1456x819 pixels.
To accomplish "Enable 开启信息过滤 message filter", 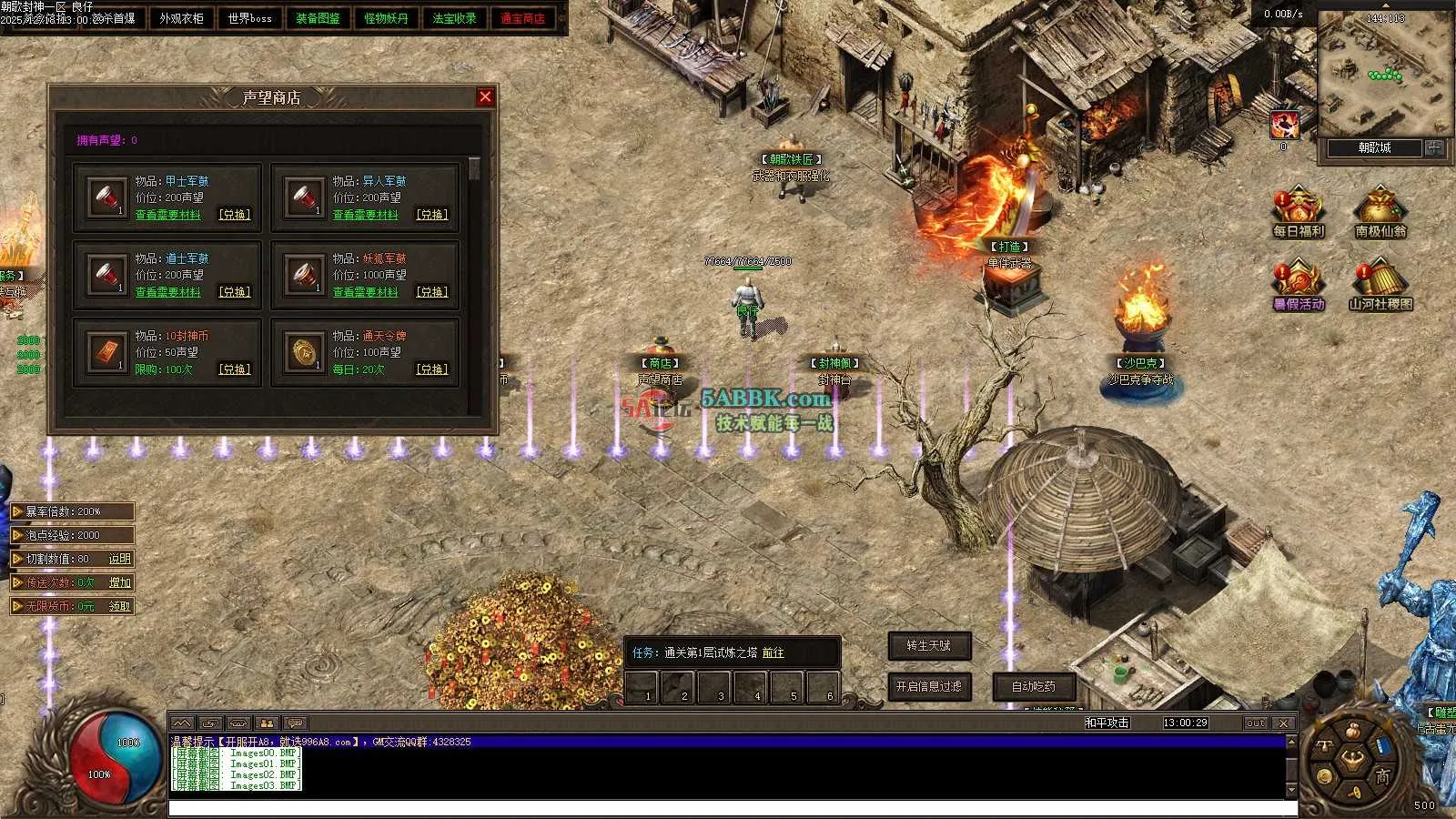I will [x=929, y=686].
